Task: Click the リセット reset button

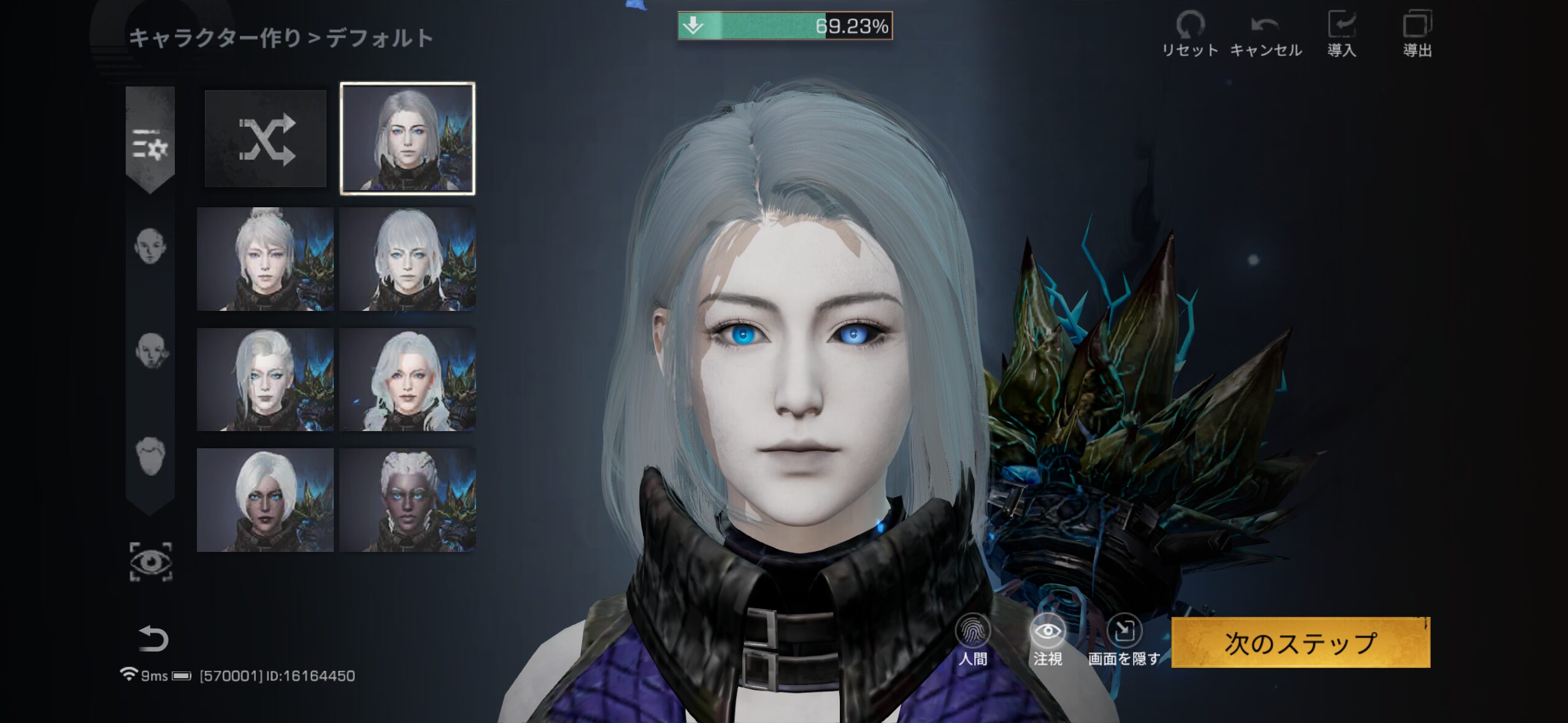Action: tap(1190, 34)
